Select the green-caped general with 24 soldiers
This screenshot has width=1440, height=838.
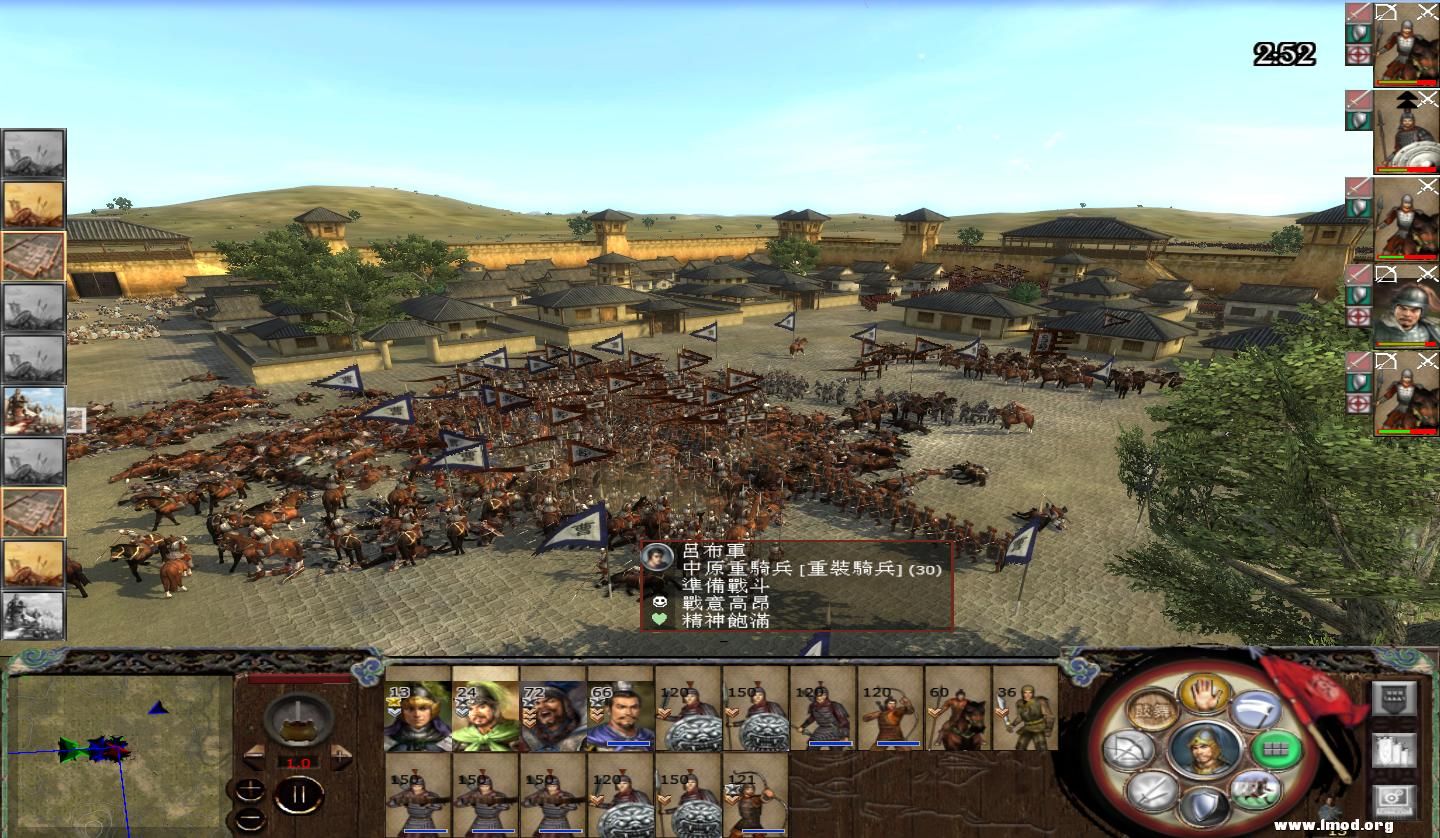pyautogui.click(x=485, y=714)
